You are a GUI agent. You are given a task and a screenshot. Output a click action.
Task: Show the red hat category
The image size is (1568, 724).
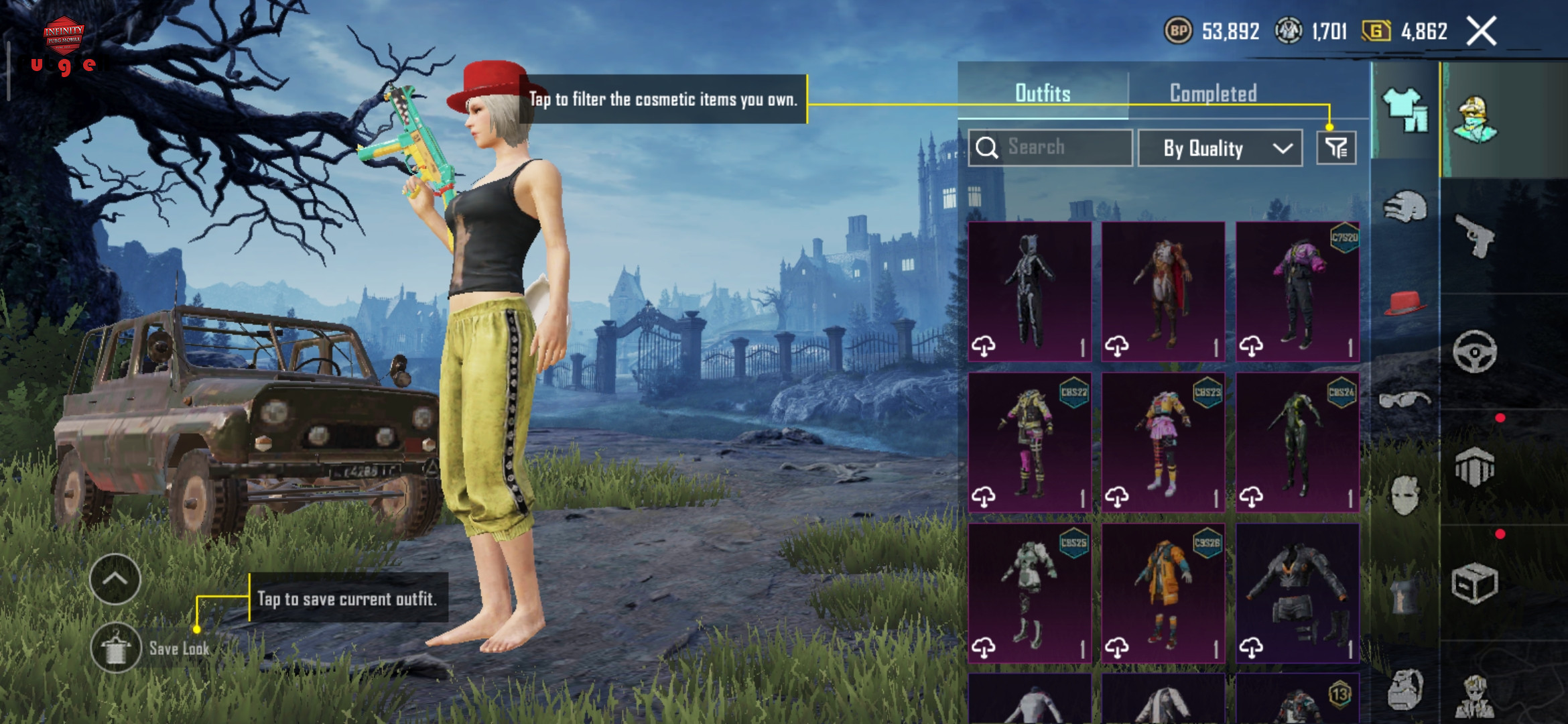1404,303
